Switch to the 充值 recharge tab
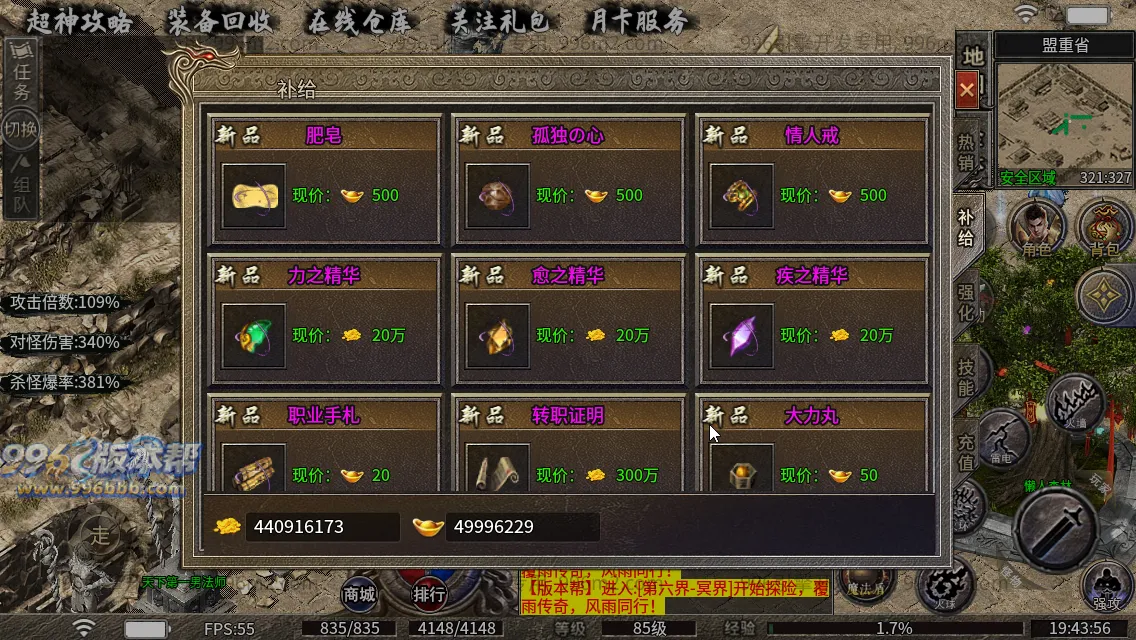The image size is (1136, 640). click(967, 452)
